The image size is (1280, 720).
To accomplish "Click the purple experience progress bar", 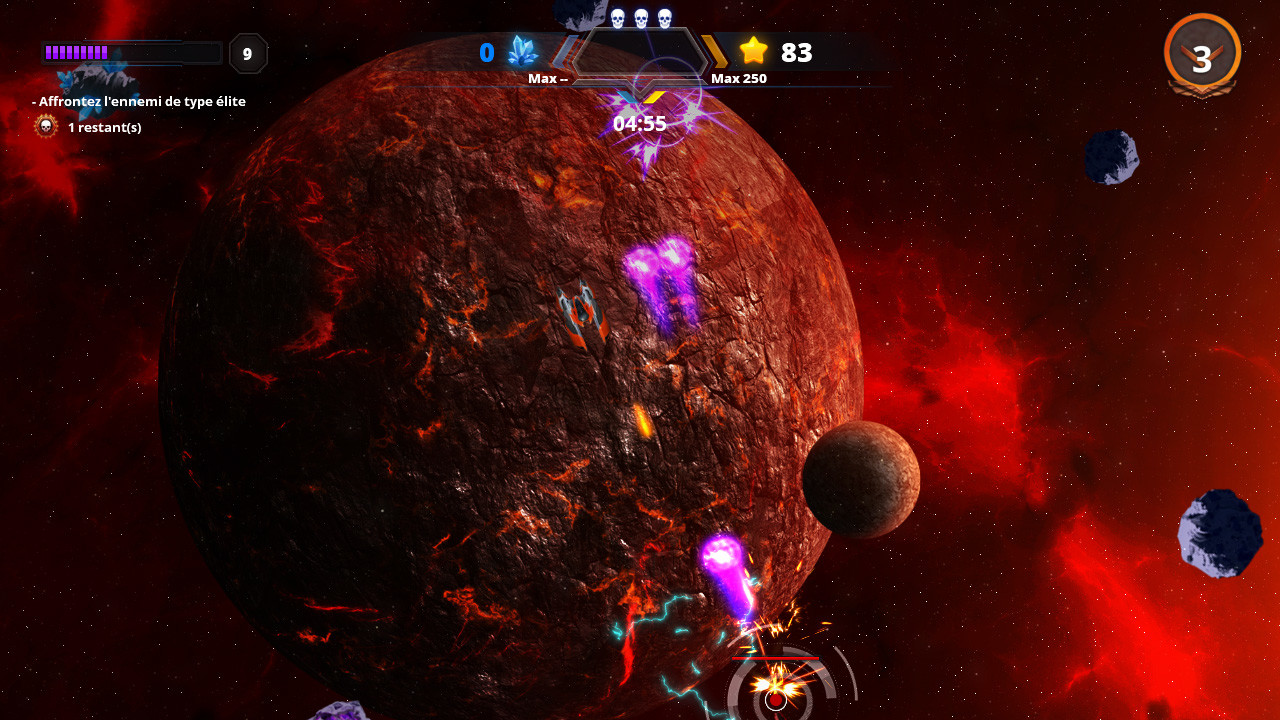I will pyautogui.click(x=130, y=51).
